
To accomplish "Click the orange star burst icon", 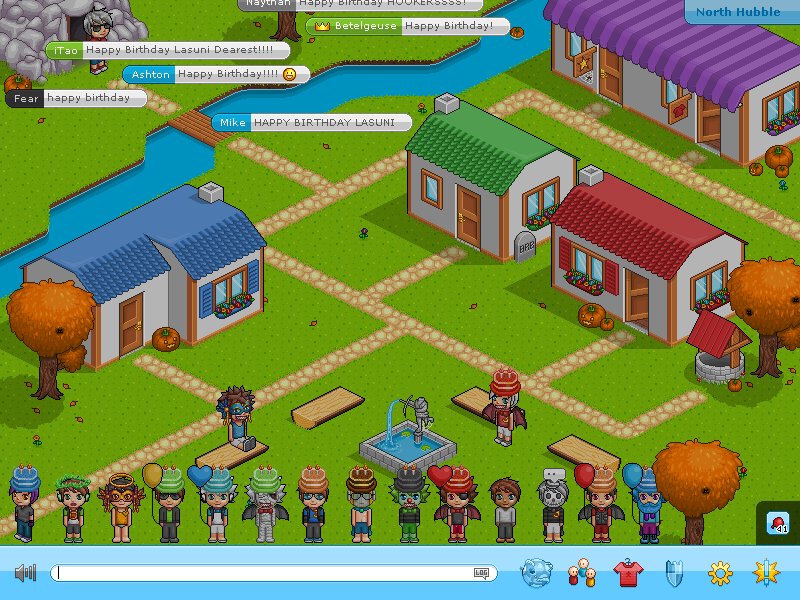I will pos(766,573).
